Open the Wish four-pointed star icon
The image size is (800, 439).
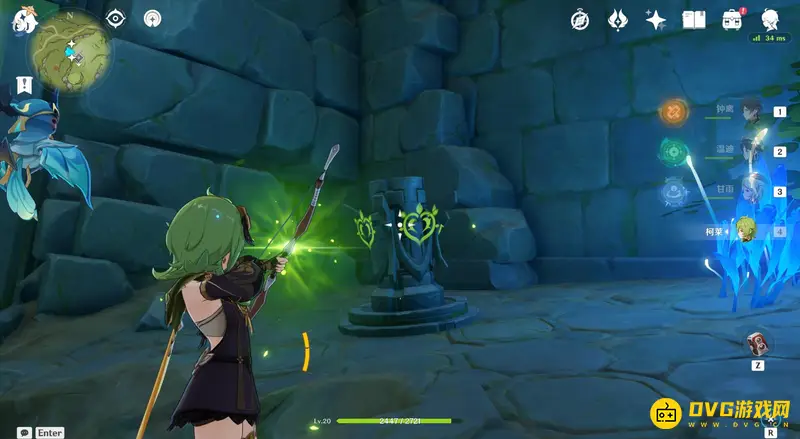pyautogui.click(x=655, y=20)
